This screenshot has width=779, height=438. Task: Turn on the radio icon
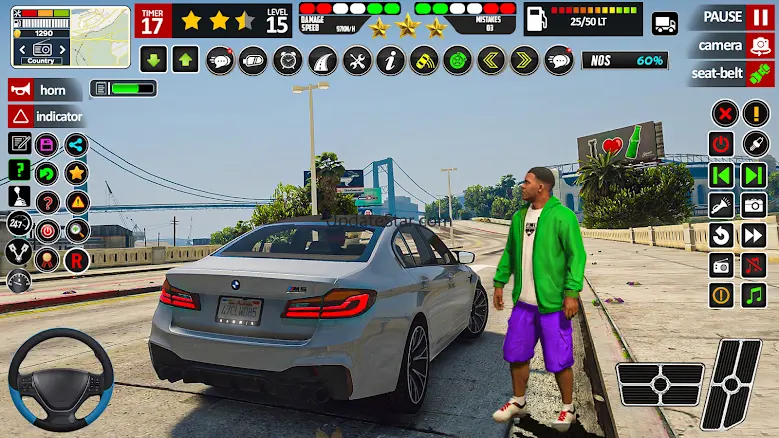722,265
